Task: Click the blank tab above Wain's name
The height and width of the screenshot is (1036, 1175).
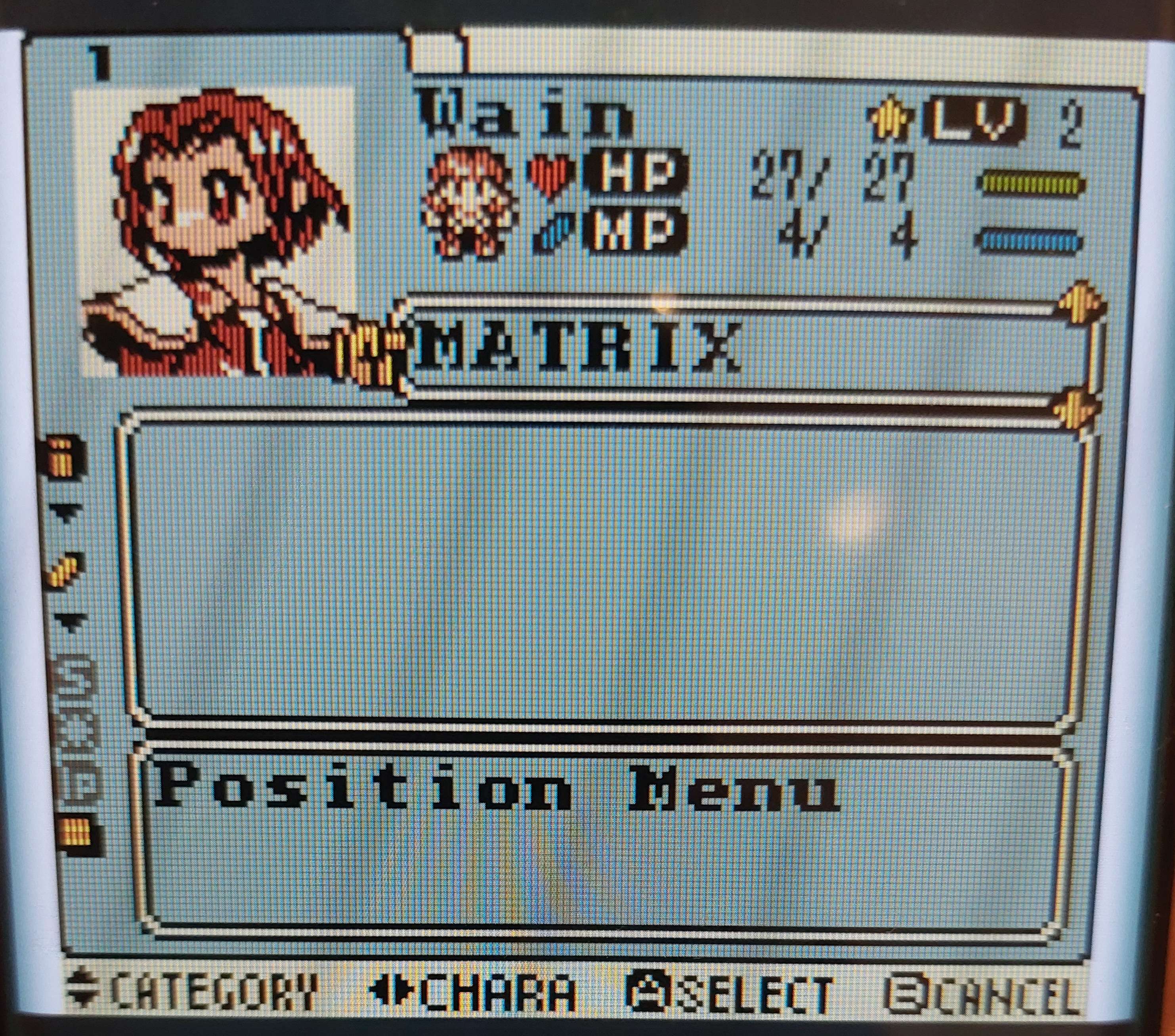Action: [x=438, y=52]
